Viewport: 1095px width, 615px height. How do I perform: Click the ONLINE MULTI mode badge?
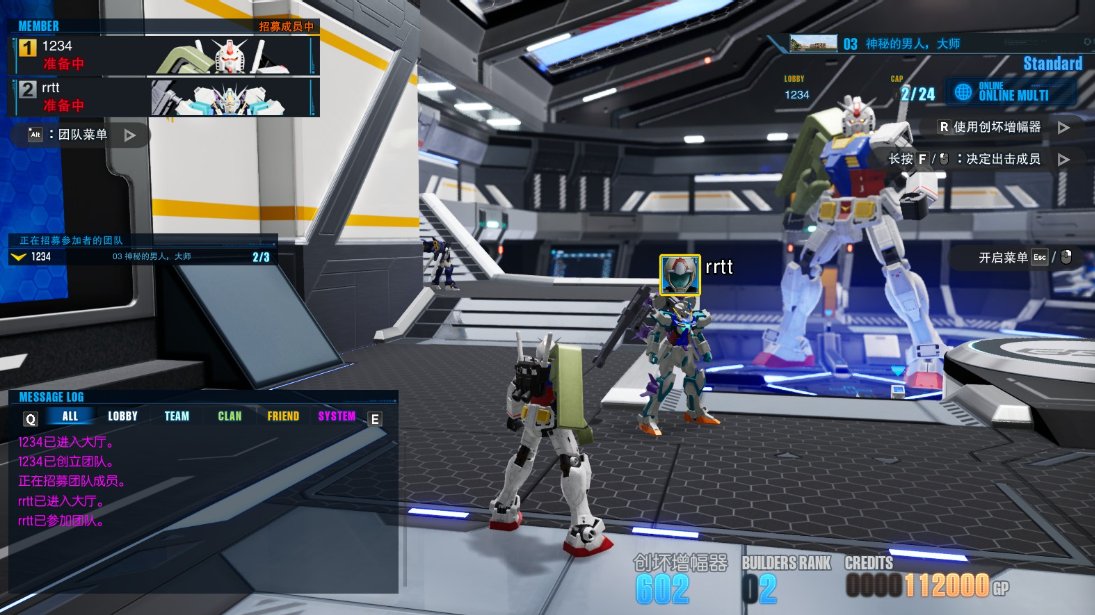click(1011, 92)
